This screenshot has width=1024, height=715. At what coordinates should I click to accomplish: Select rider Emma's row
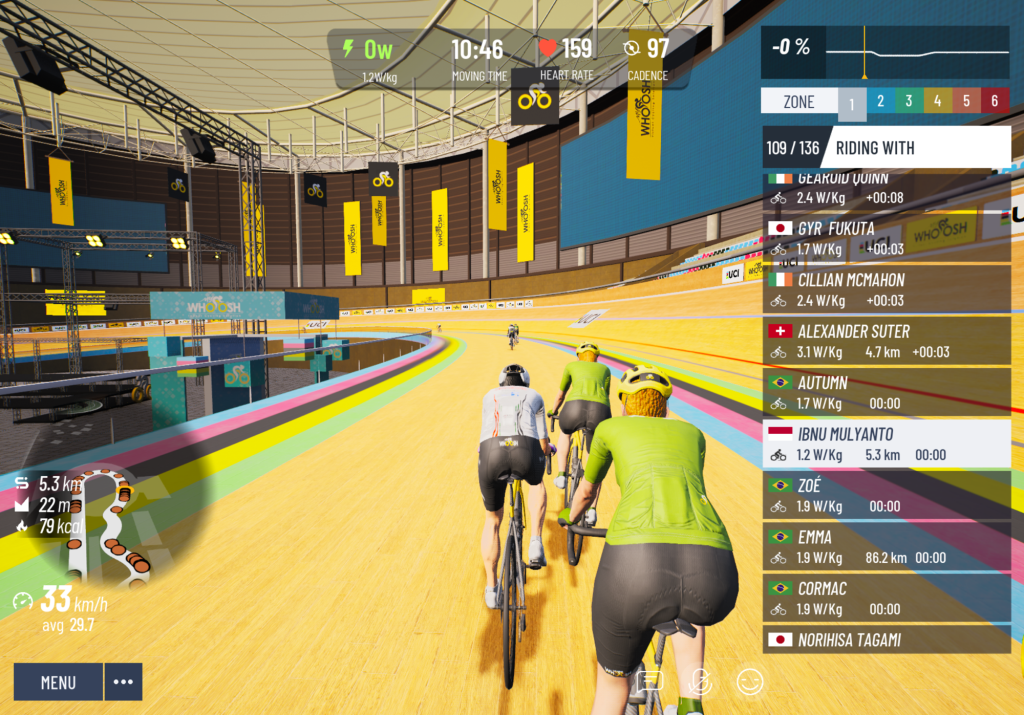coord(886,547)
